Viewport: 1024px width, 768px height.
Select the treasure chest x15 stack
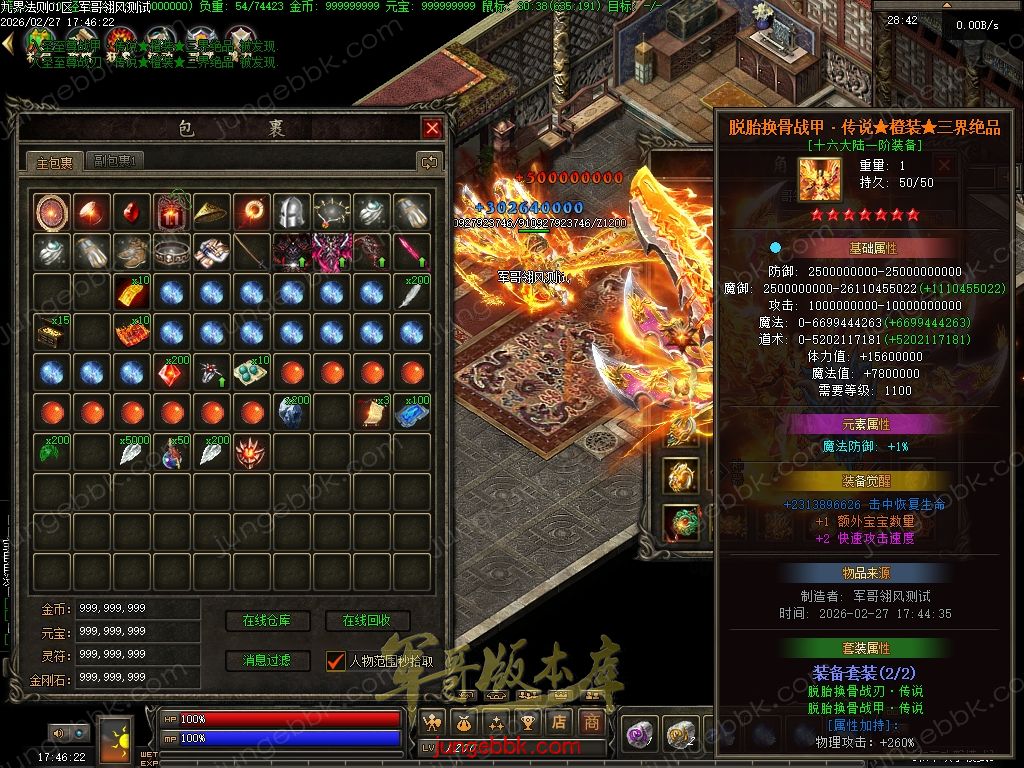pos(50,331)
